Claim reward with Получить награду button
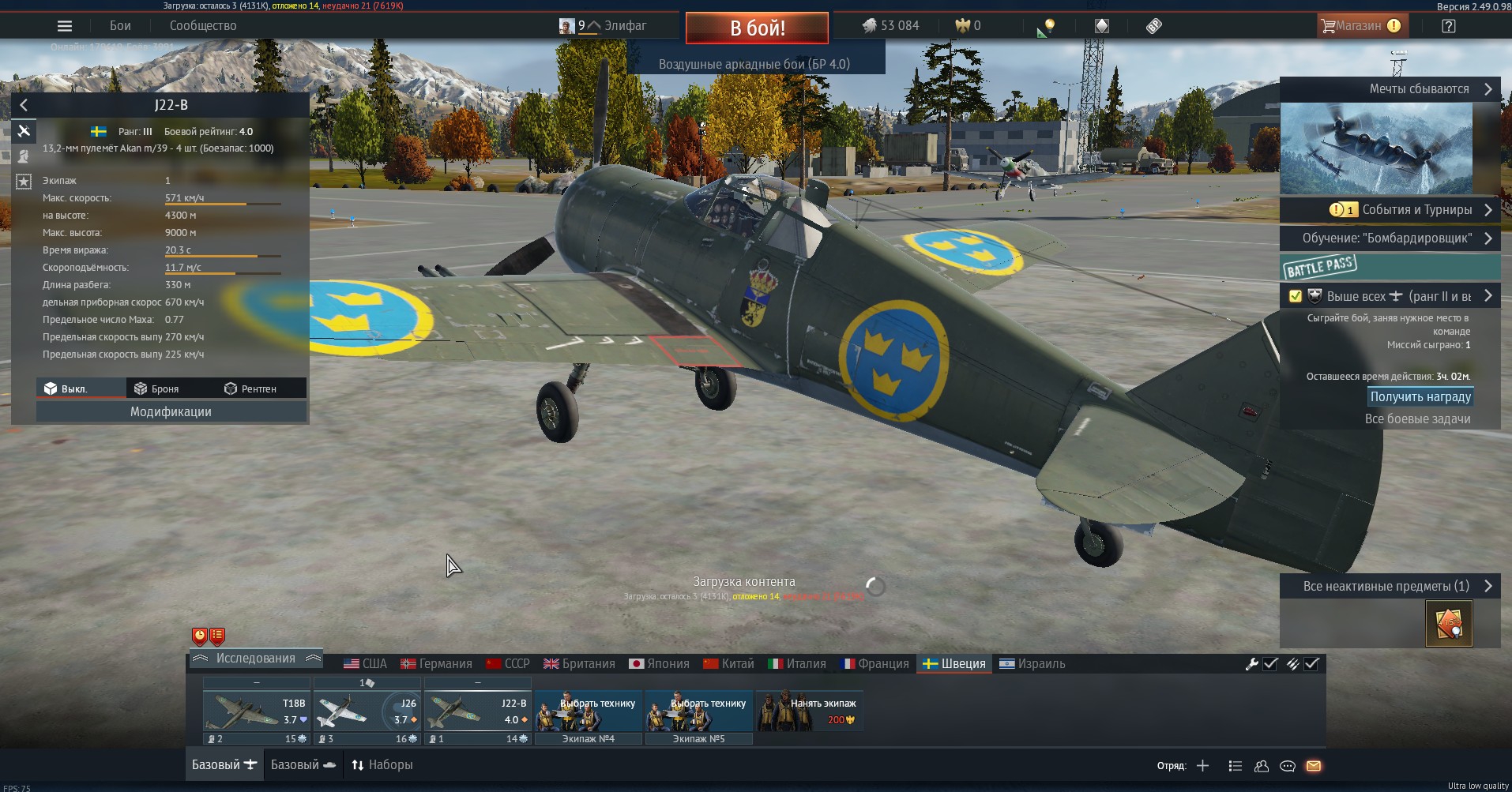 click(x=1420, y=397)
